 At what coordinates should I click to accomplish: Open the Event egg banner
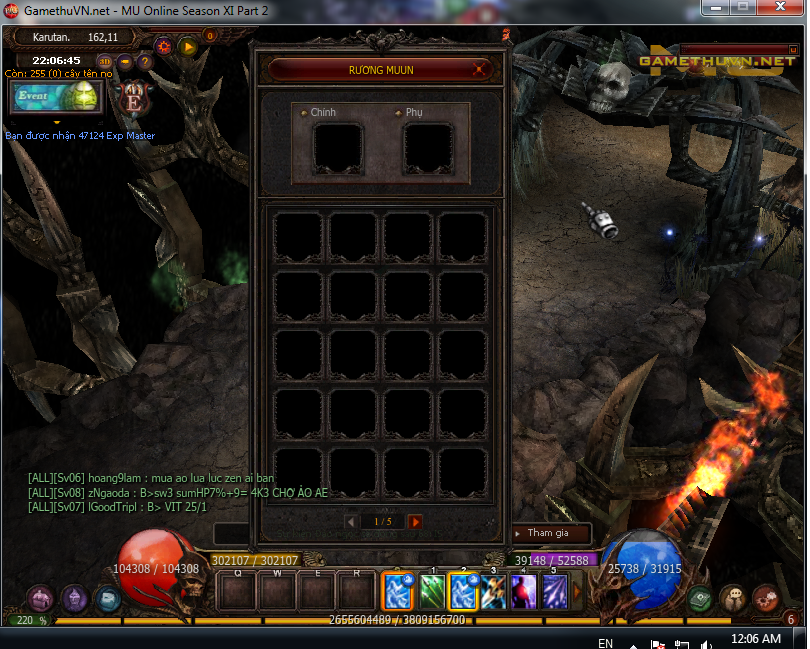[56, 96]
